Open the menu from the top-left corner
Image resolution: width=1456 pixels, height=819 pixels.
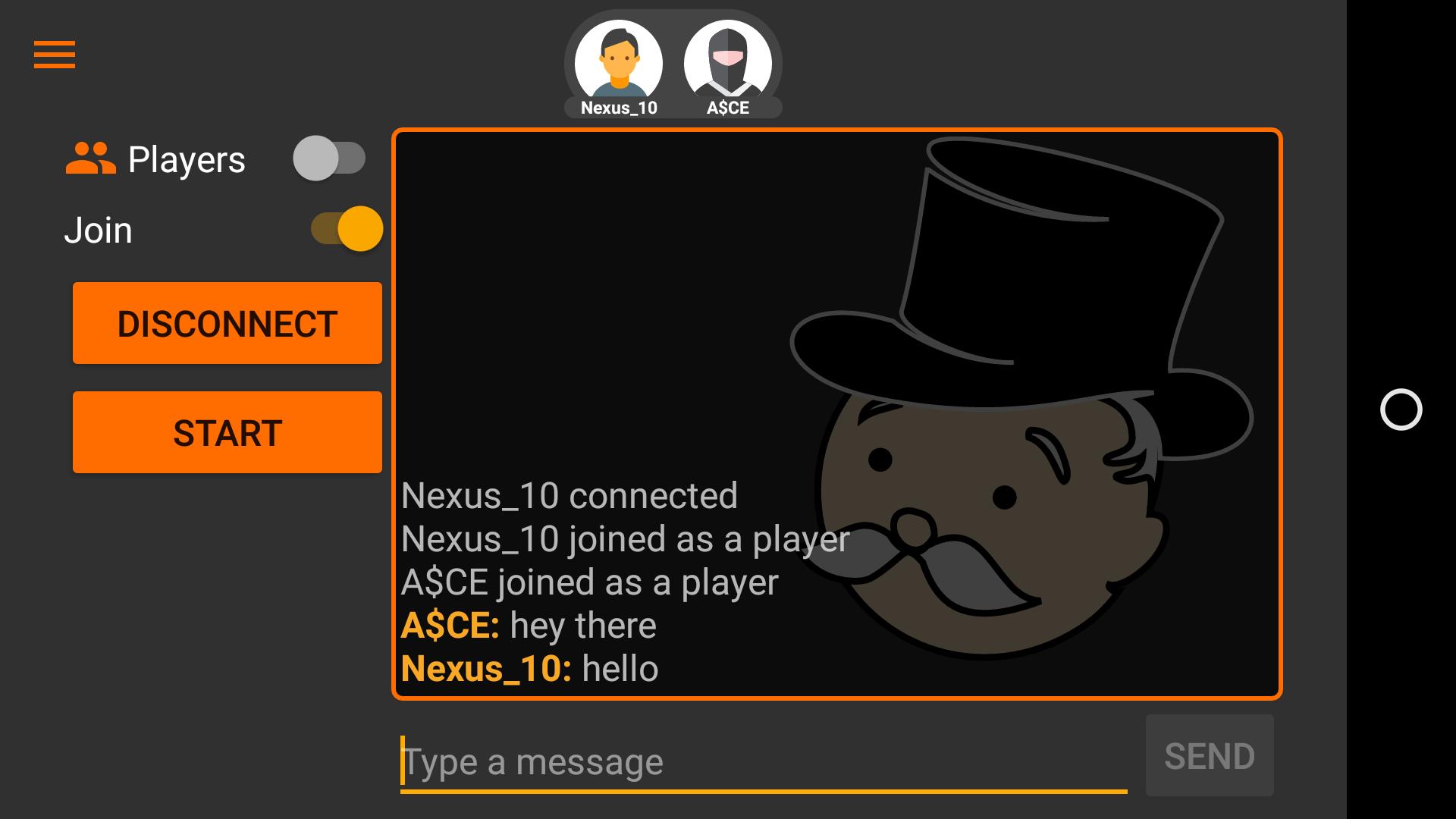click(55, 55)
